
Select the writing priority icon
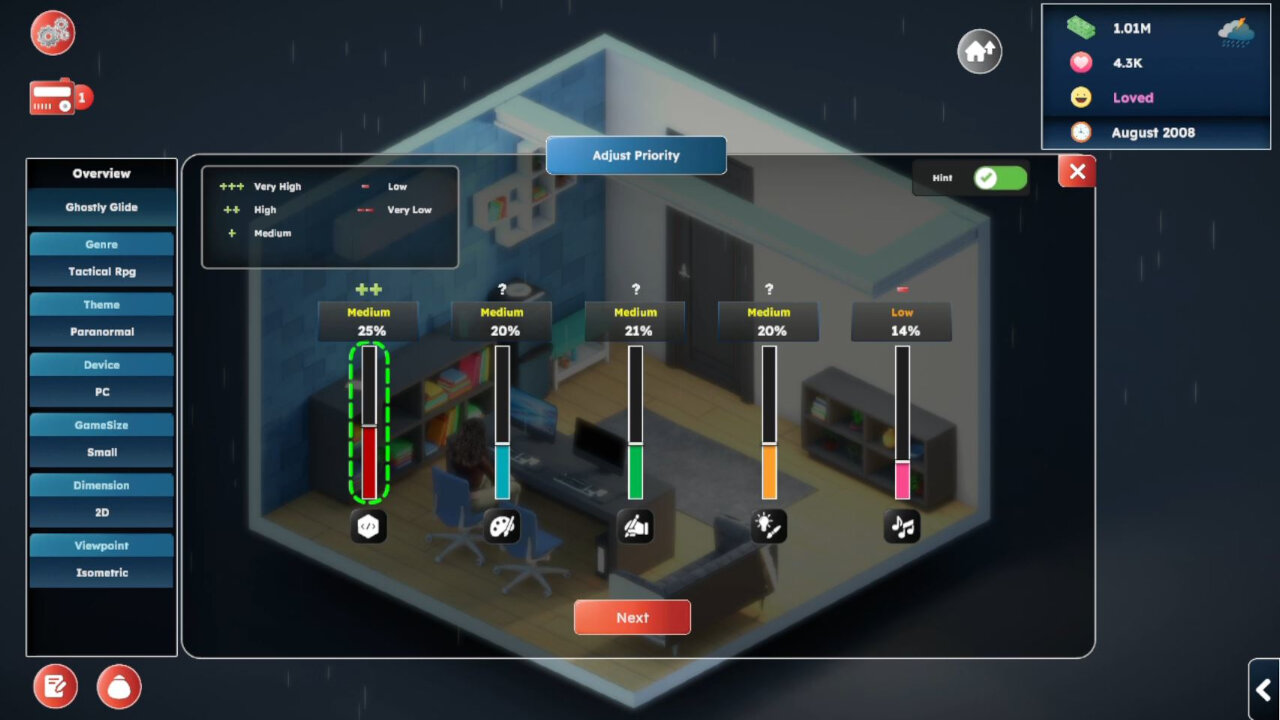click(635, 526)
